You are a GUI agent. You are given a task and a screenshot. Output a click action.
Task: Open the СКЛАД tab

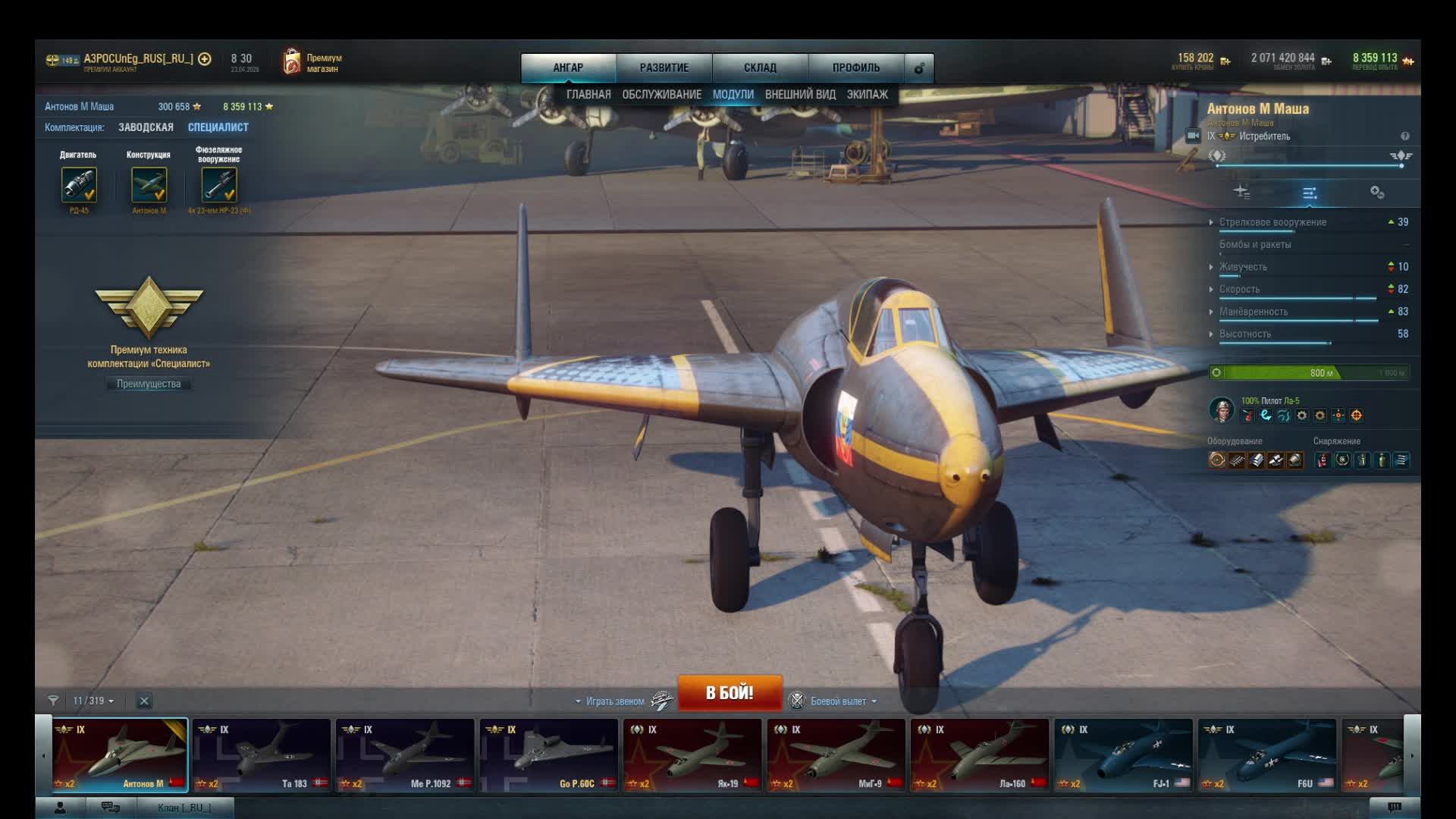pyautogui.click(x=760, y=67)
